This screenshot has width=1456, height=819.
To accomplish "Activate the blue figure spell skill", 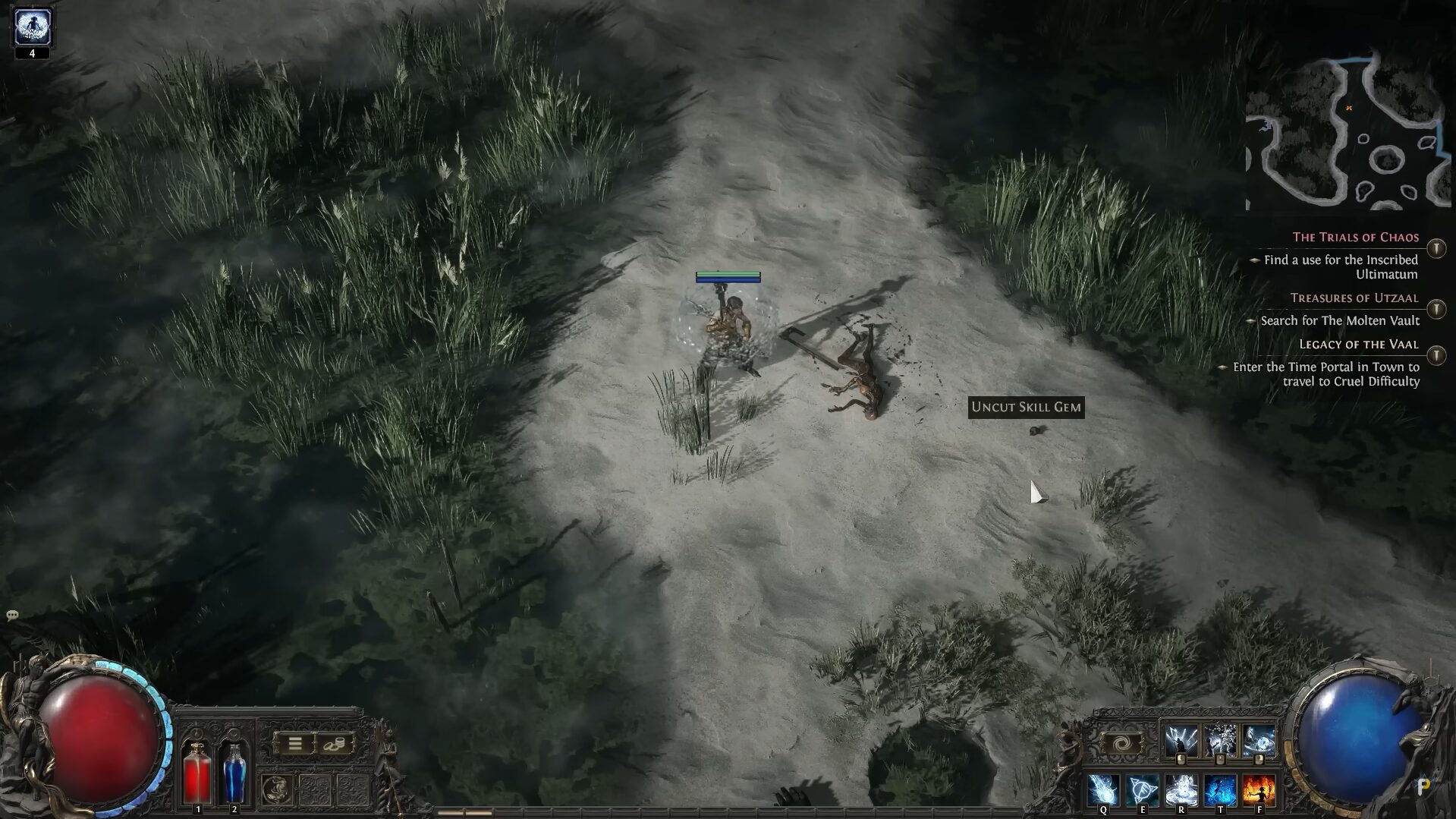I will point(1220,789).
